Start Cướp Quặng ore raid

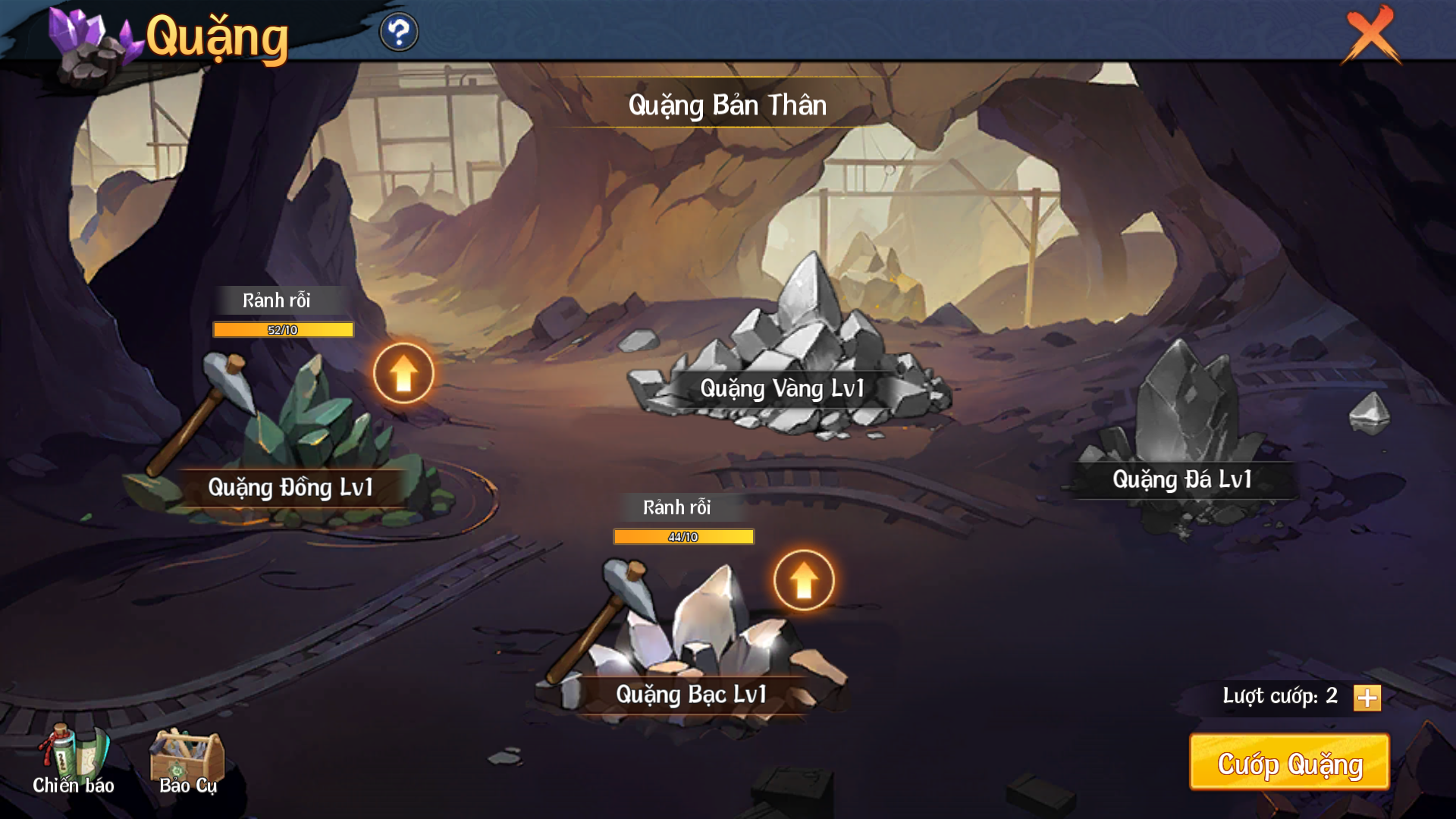tap(1289, 763)
